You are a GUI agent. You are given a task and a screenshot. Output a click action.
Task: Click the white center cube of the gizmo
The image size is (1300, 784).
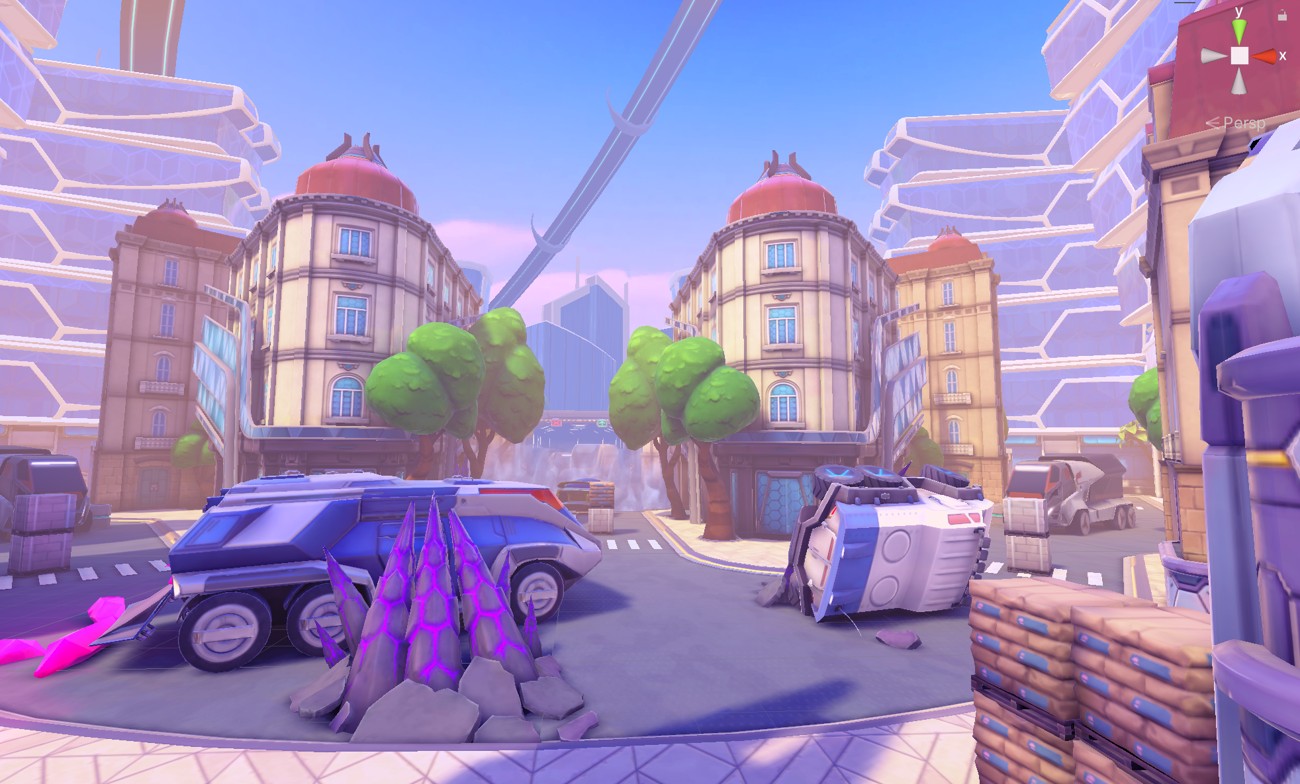(1239, 56)
